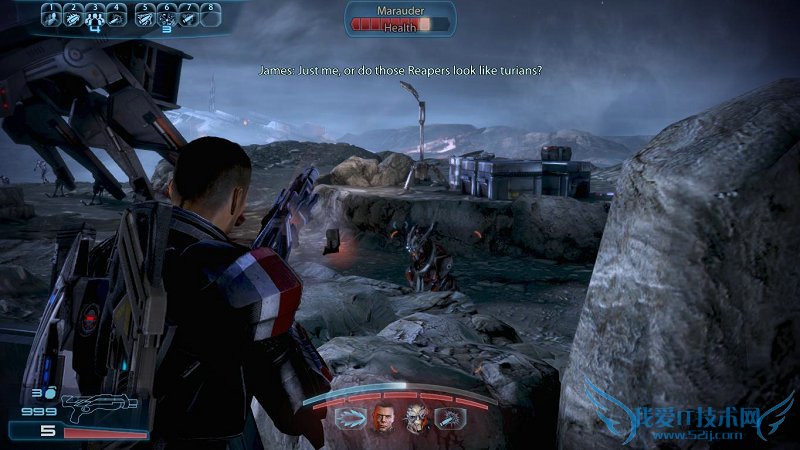This screenshot has height=450, width=800.
Task: Use the burst power in slot 6
Action: [x=168, y=17]
